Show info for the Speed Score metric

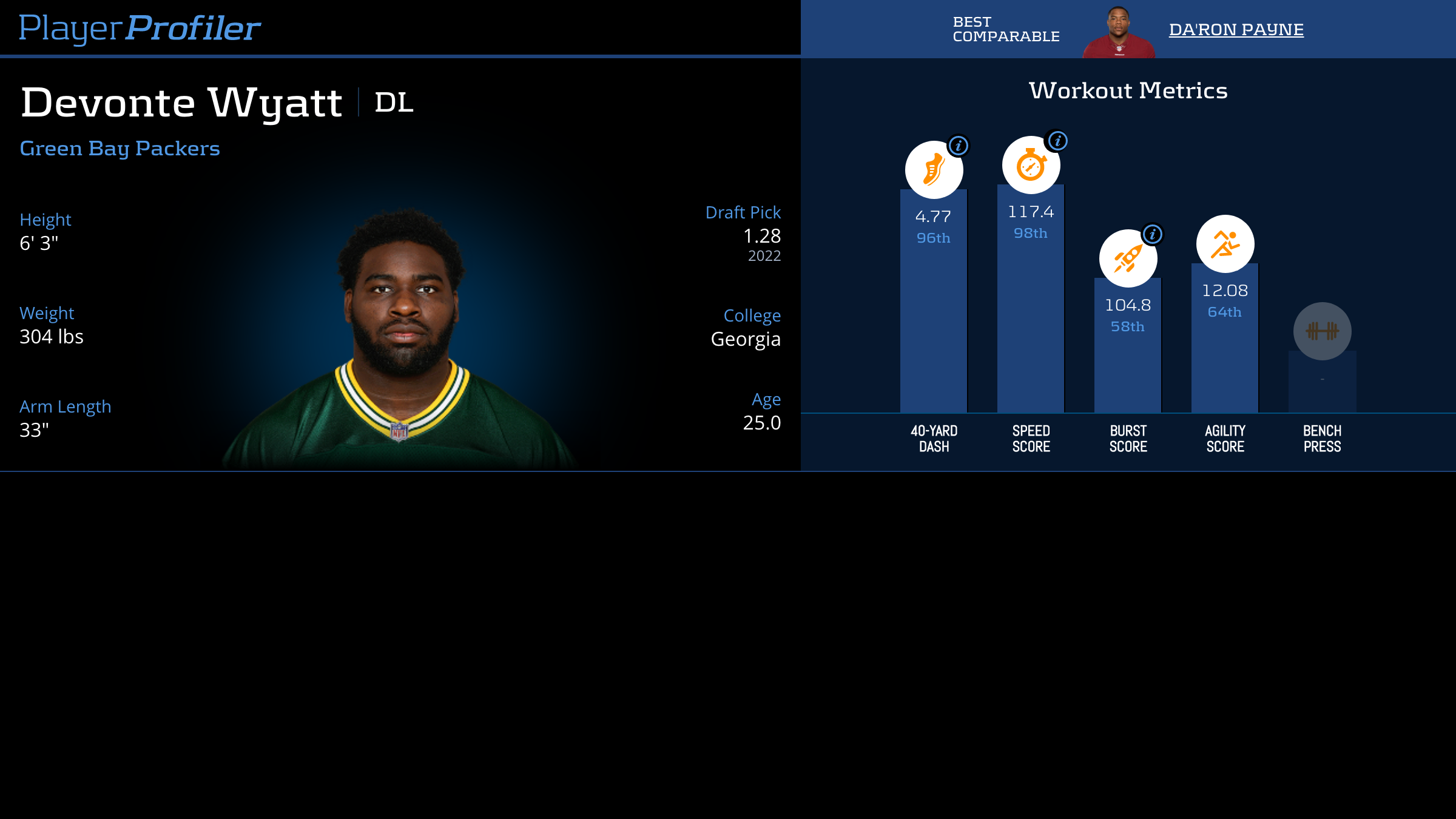pos(1057,141)
